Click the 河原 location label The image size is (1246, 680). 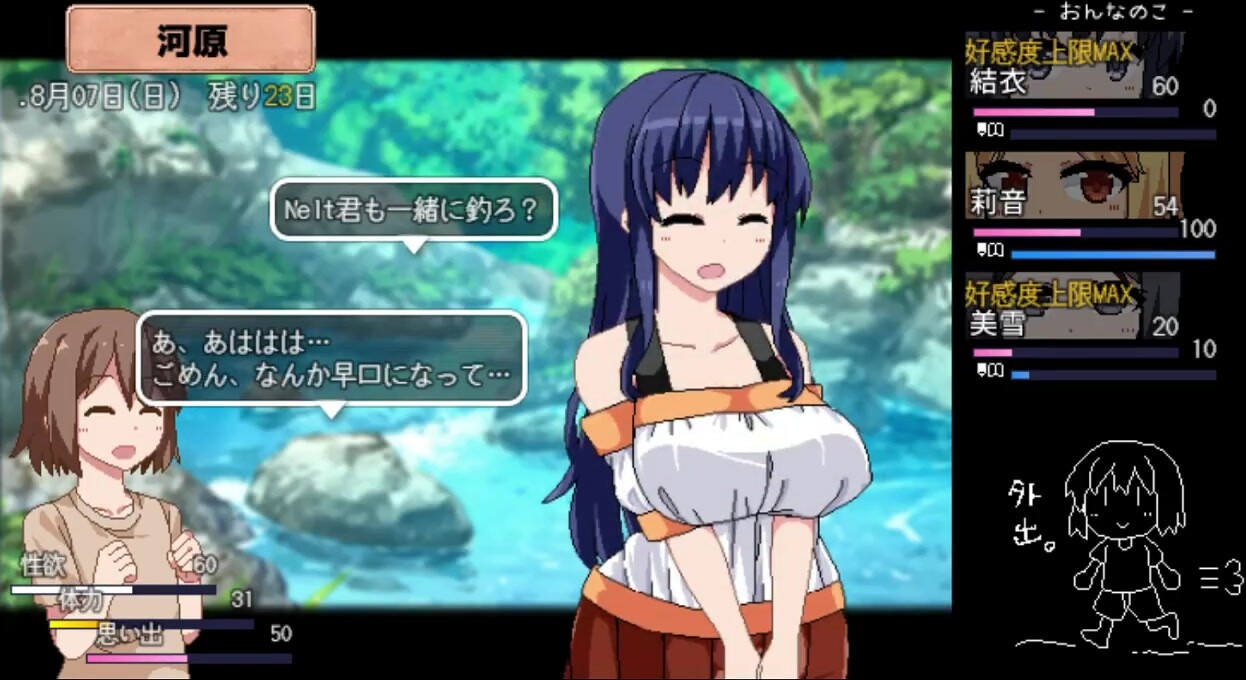[191, 40]
